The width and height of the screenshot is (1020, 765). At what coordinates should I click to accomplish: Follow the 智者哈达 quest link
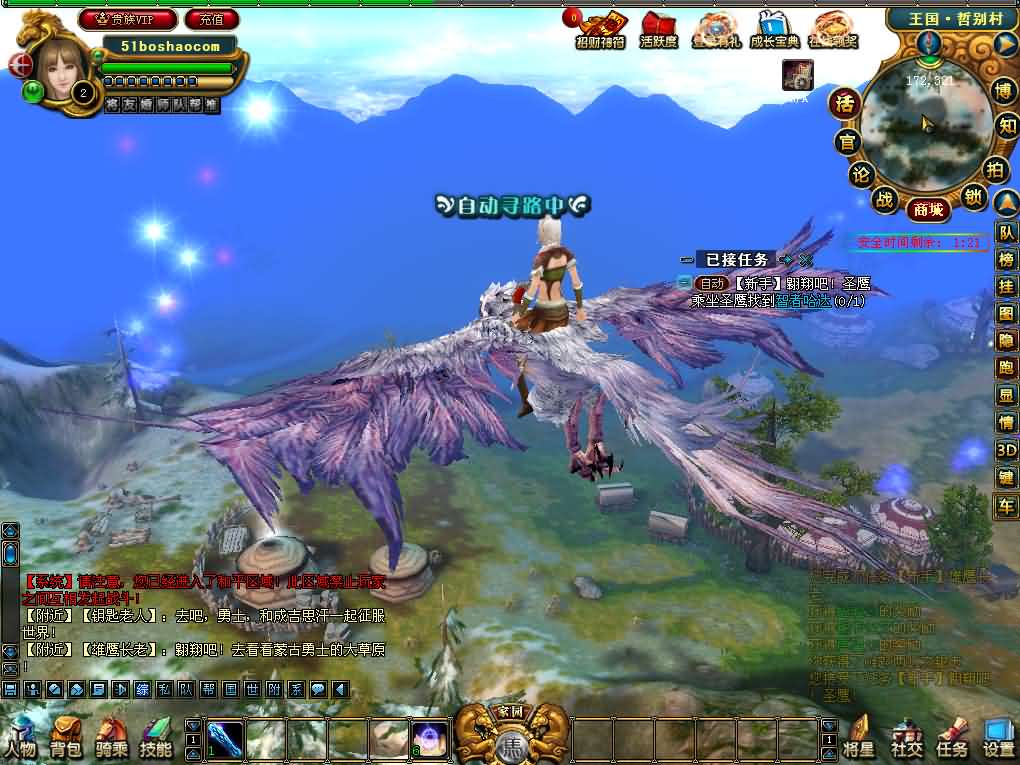click(x=803, y=300)
